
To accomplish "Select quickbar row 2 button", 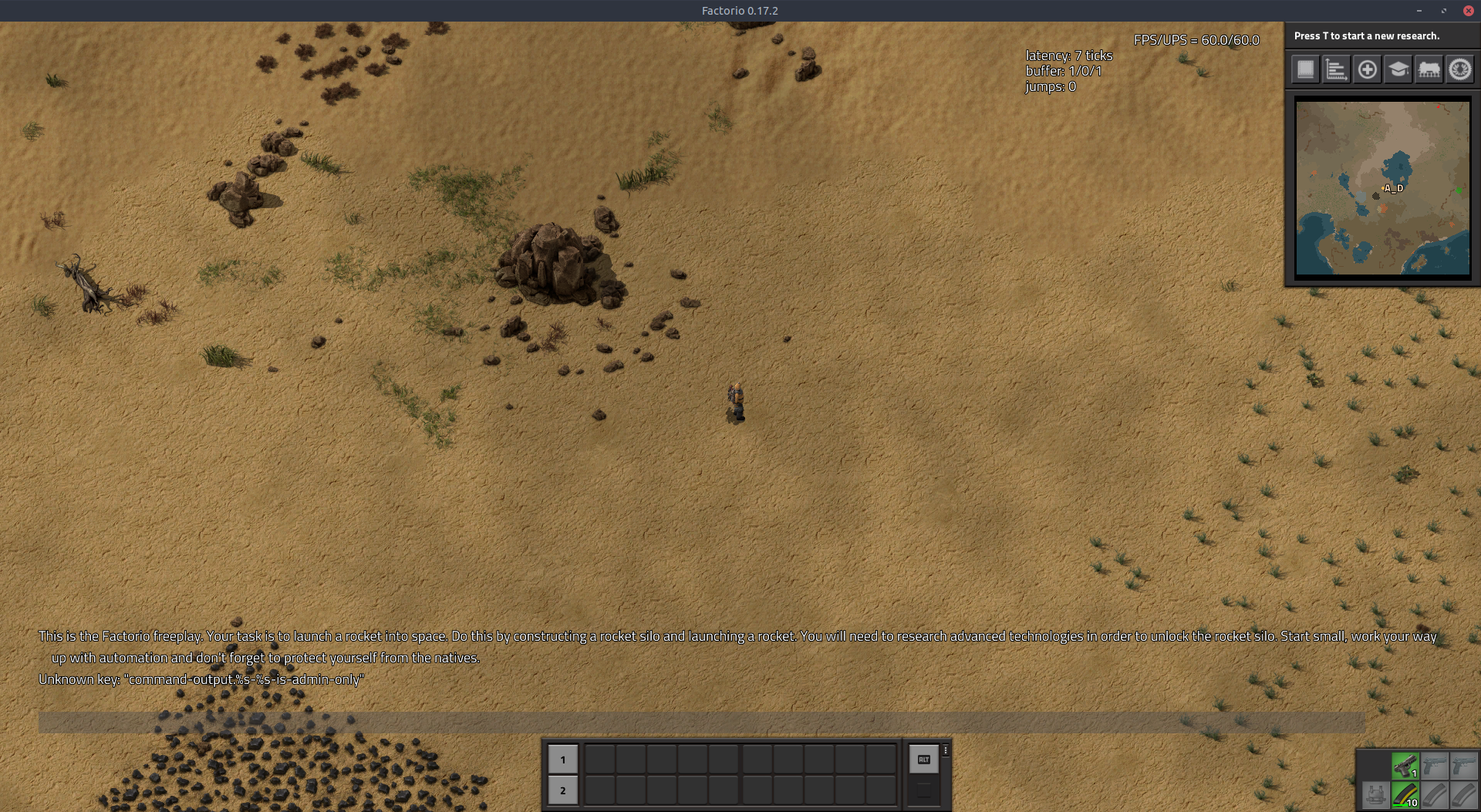I will [x=562, y=790].
